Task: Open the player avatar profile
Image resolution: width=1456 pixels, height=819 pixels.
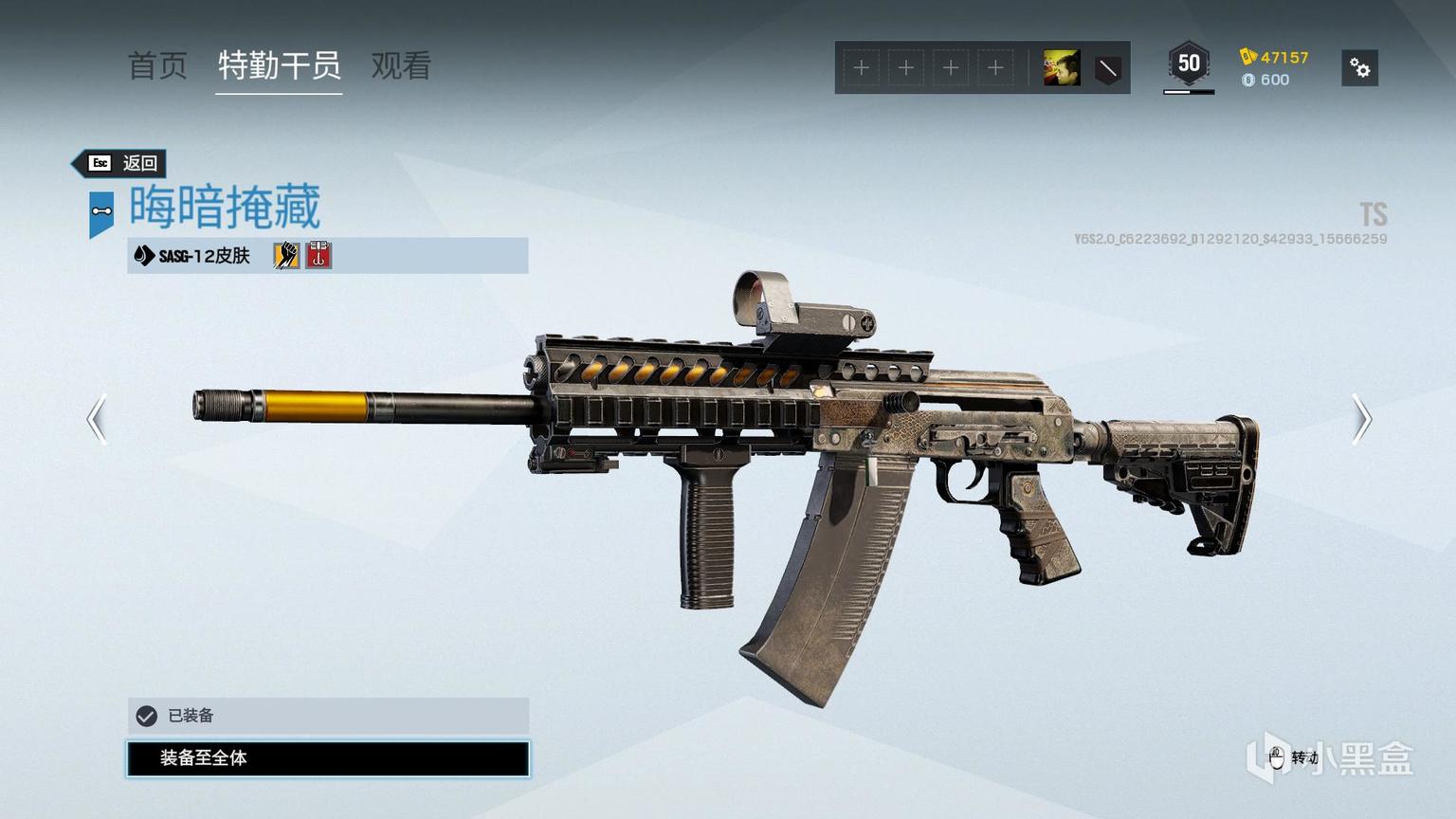Action: 1061,68
